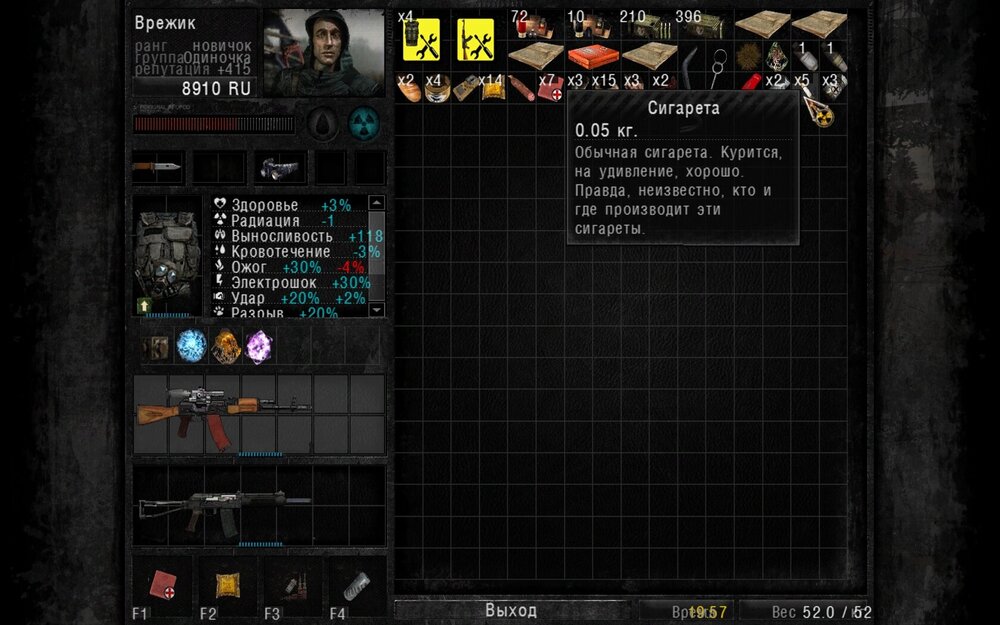Select the F2 yellow package quick slot
This screenshot has width=1000, height=625.
(229, 586)
